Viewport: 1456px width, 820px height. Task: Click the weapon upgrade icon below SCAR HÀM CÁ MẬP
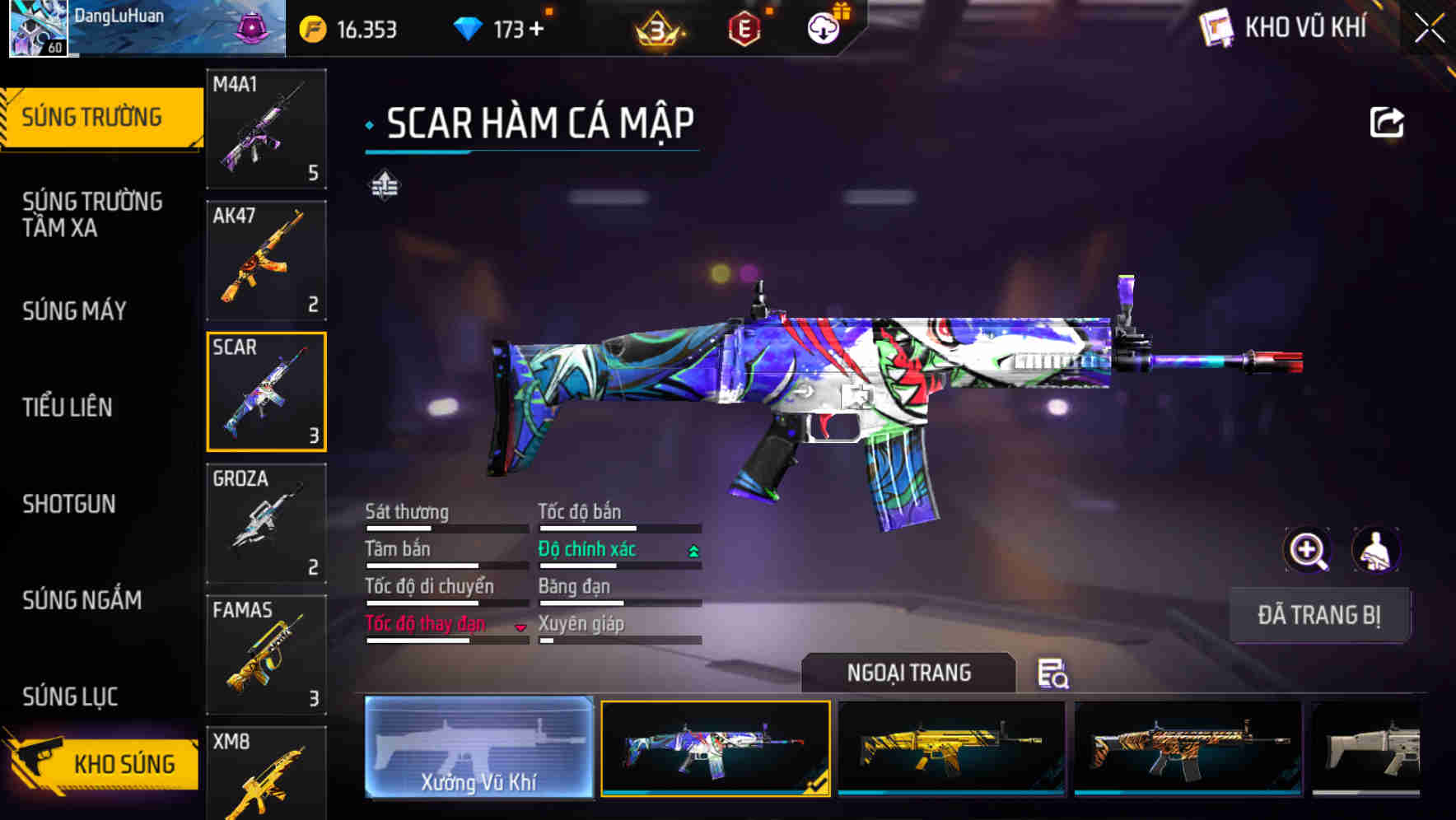tap(384, 186)
